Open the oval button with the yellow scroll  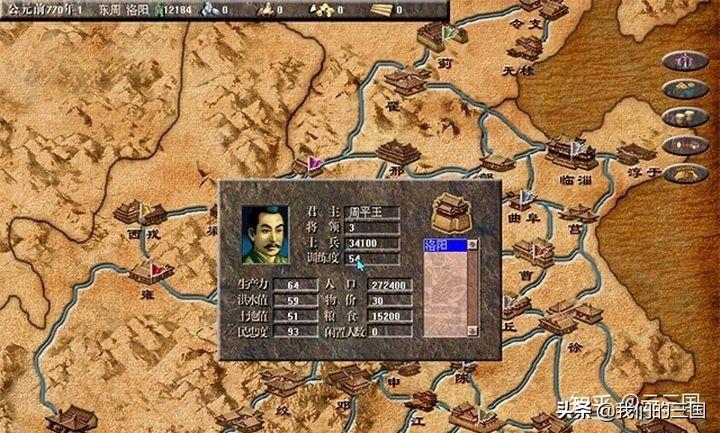pyautogui.click(x=685, y=173)
